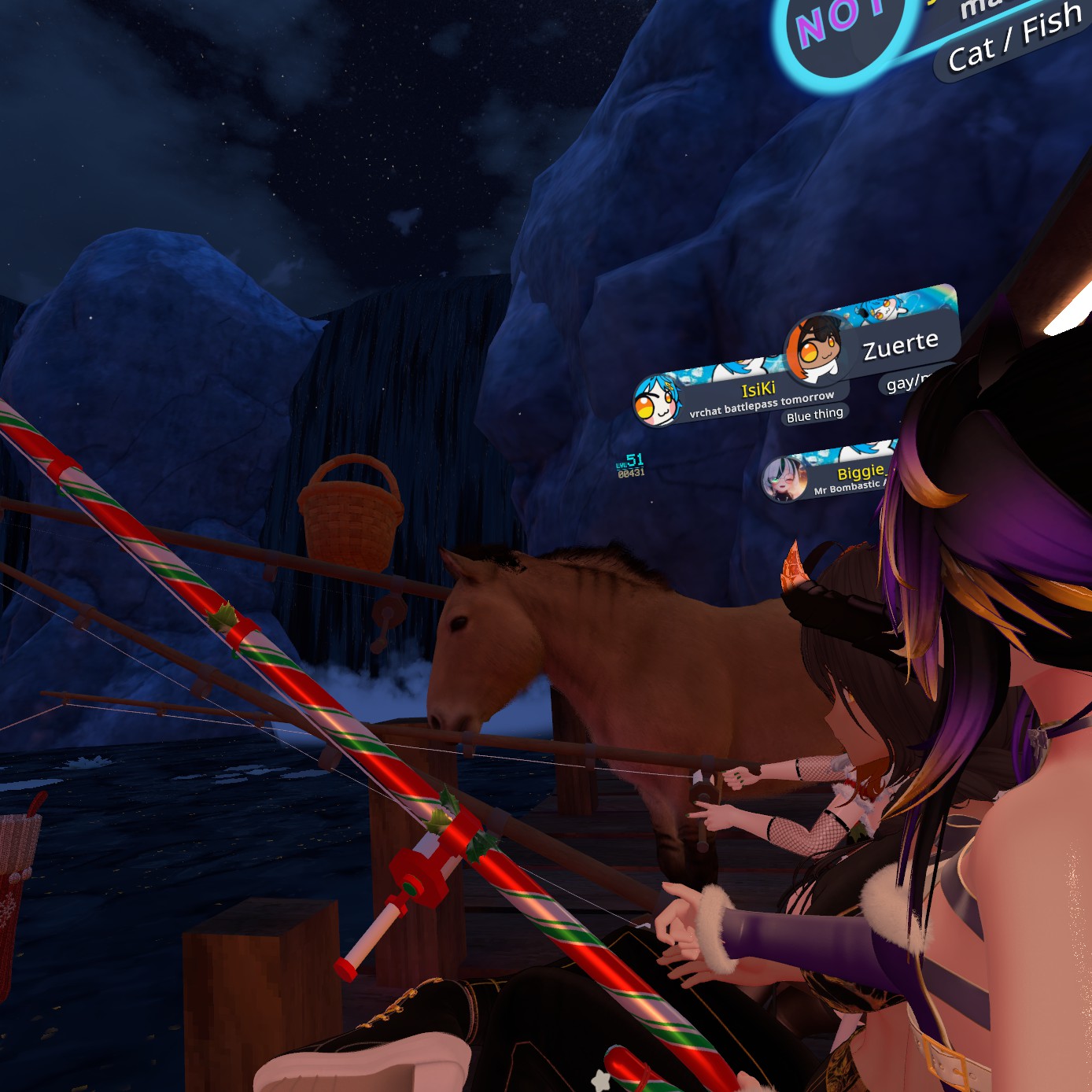Select the Zuerte player nameplate
1092x1092 pixels.
[x=900, y=345]
